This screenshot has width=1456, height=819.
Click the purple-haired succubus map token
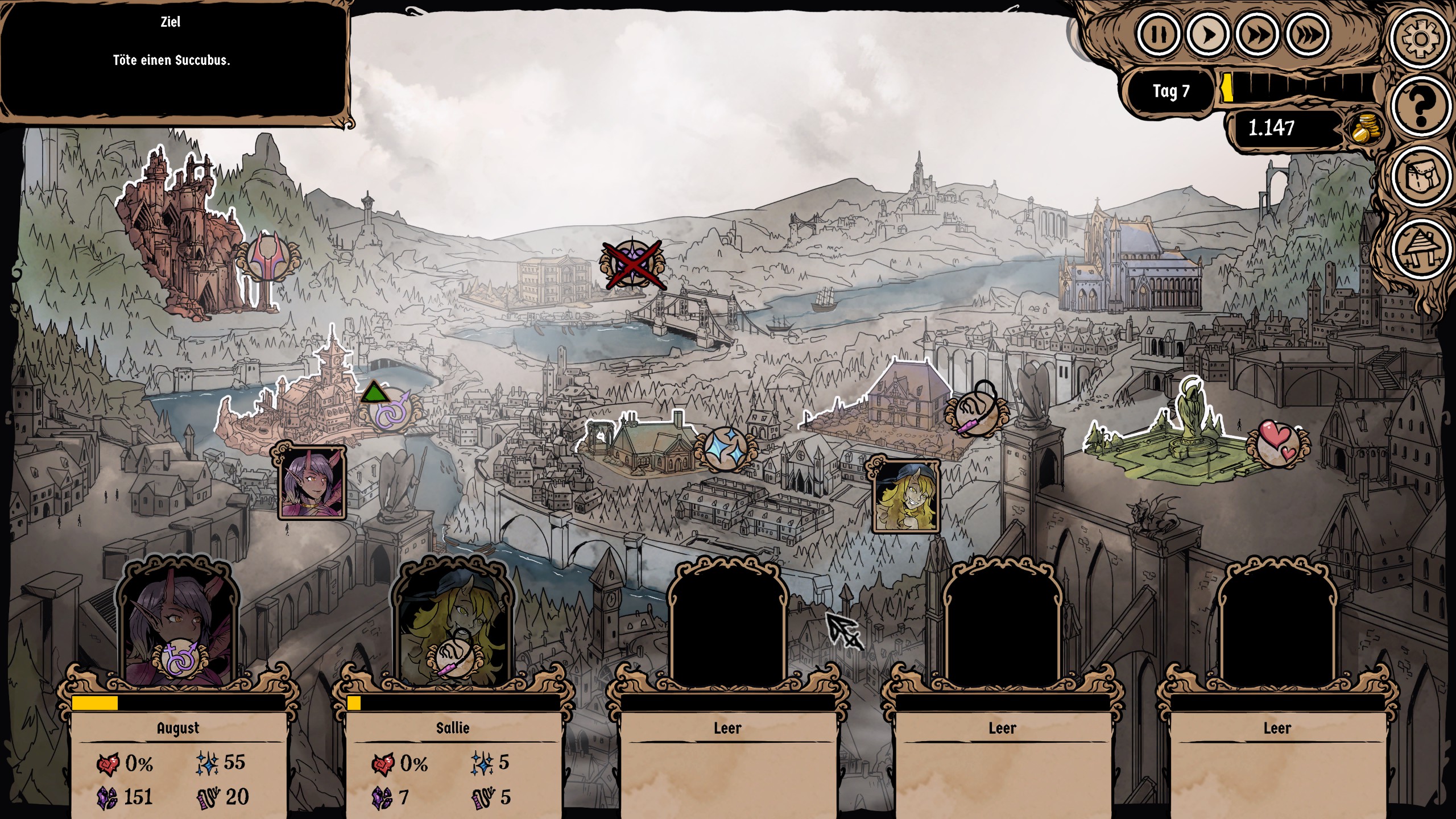pos(312,483)
